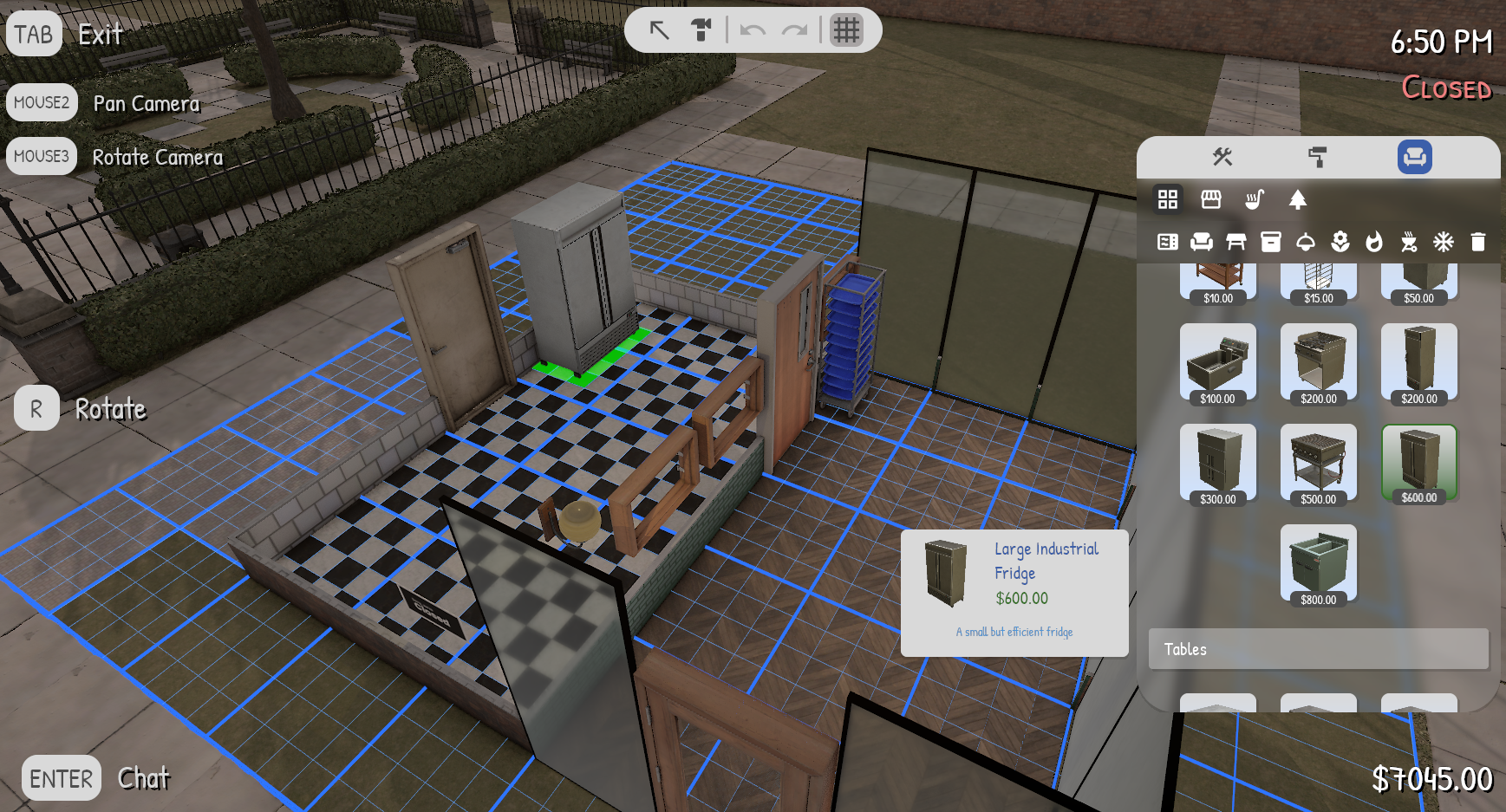The height and width of the screenshot is (812, 1506).
Task: Filter by the steaming ladle kitchen category
Action: (x=1255, y=199)
